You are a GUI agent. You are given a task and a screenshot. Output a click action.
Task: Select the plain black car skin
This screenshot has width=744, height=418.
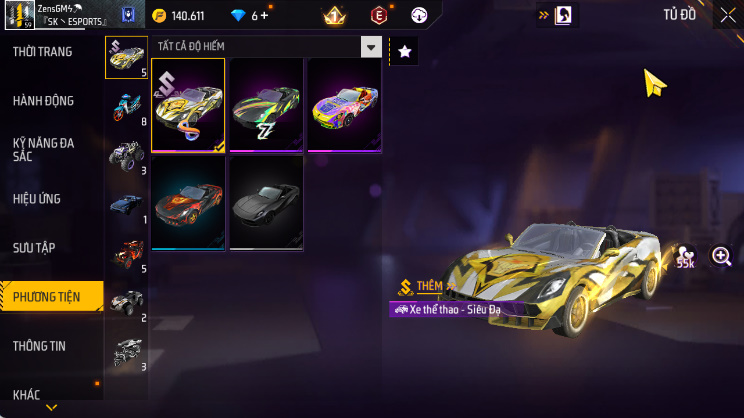click(266, 202)
